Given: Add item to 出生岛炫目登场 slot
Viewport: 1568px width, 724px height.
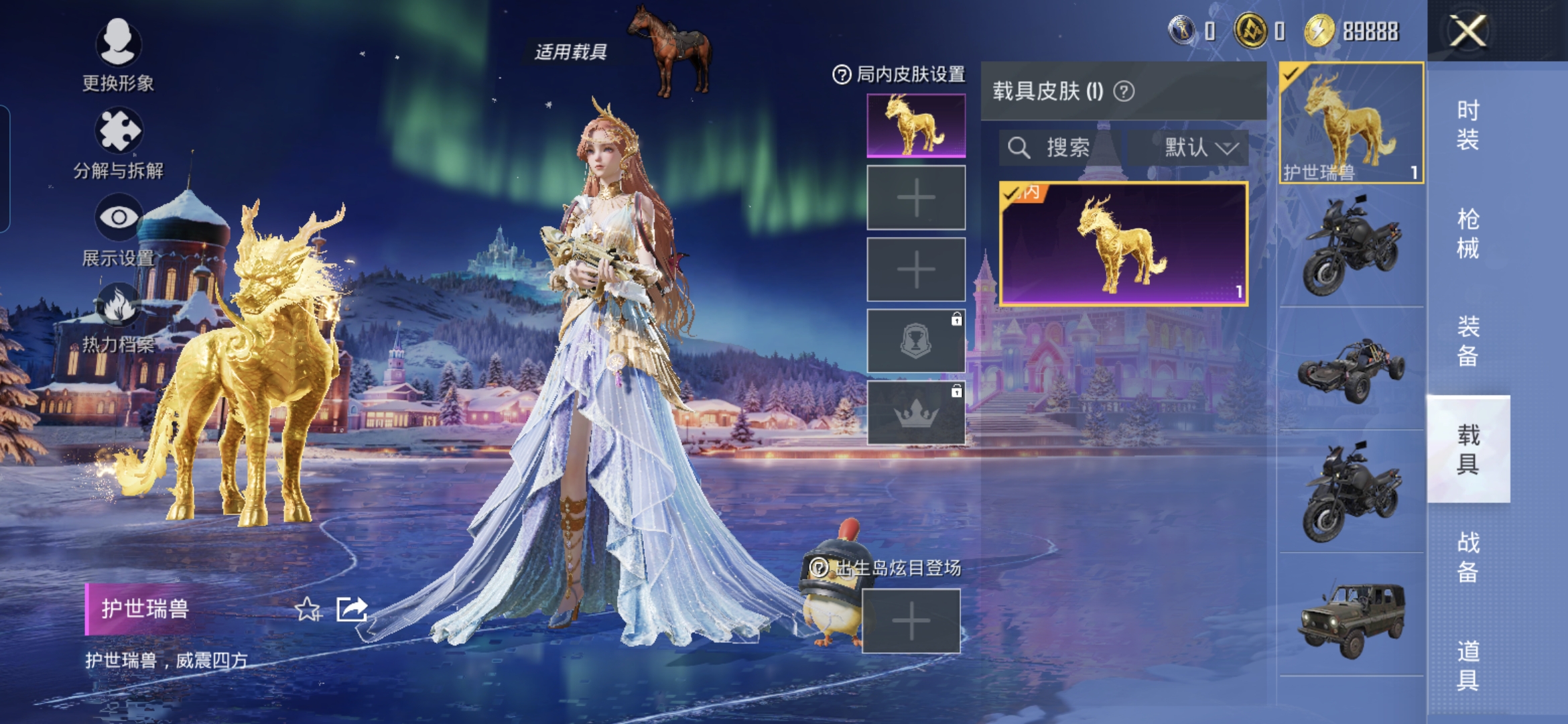Looking at the screenshot, I should click(x=911, y=621).
